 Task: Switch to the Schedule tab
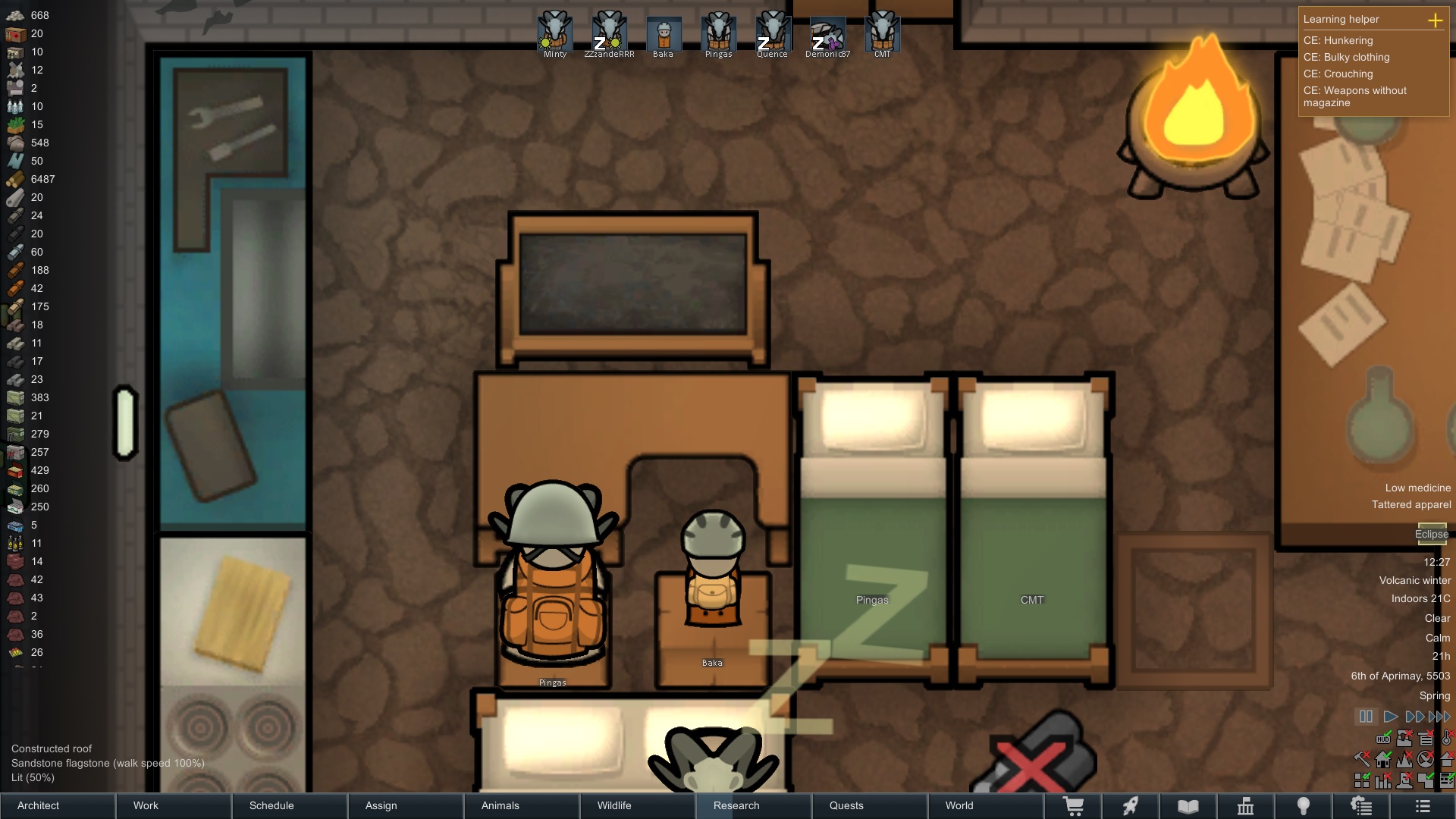tap(290, 805)
